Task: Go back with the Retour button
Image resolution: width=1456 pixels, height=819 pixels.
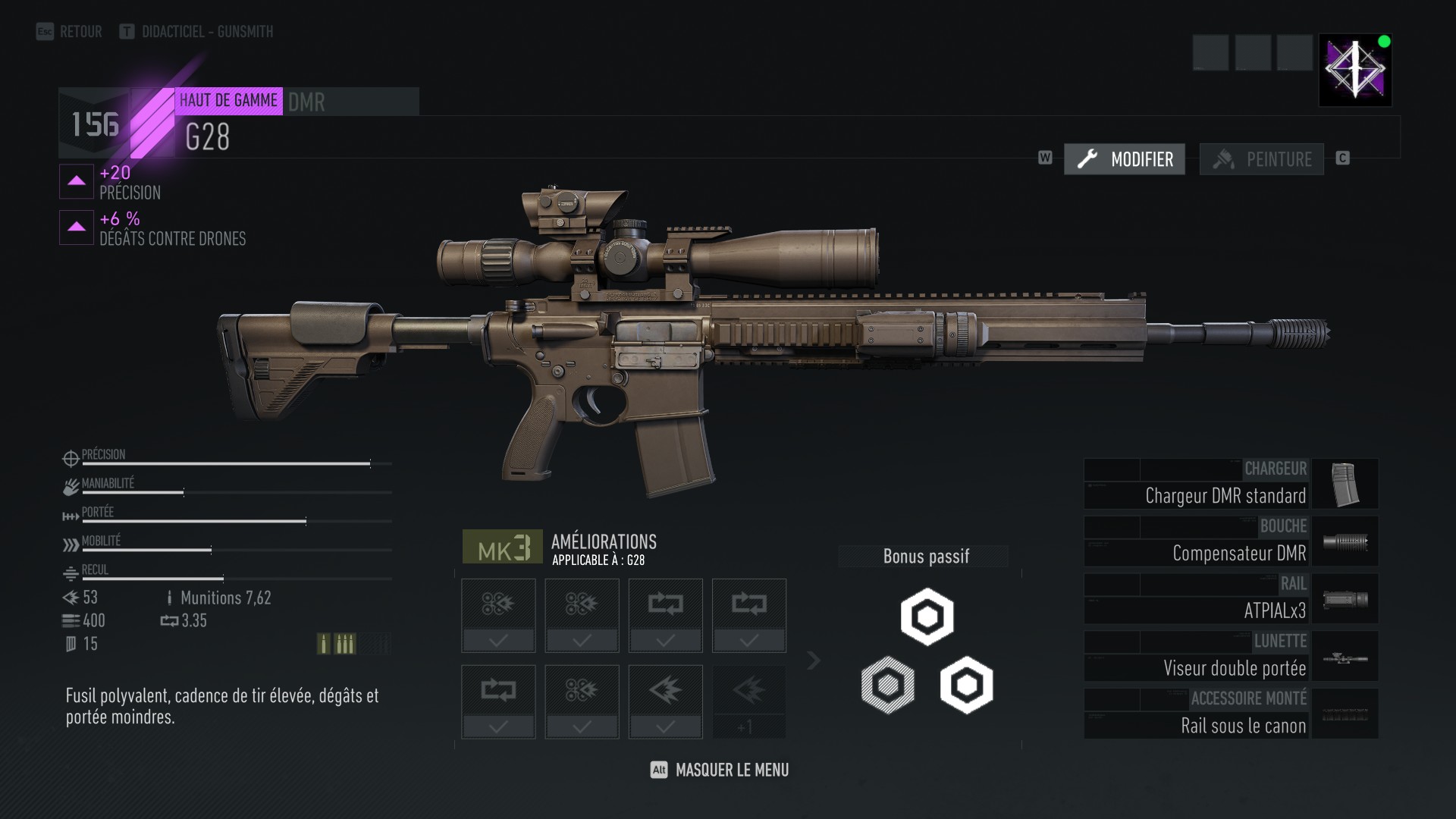Action: [x=70, y=32]
